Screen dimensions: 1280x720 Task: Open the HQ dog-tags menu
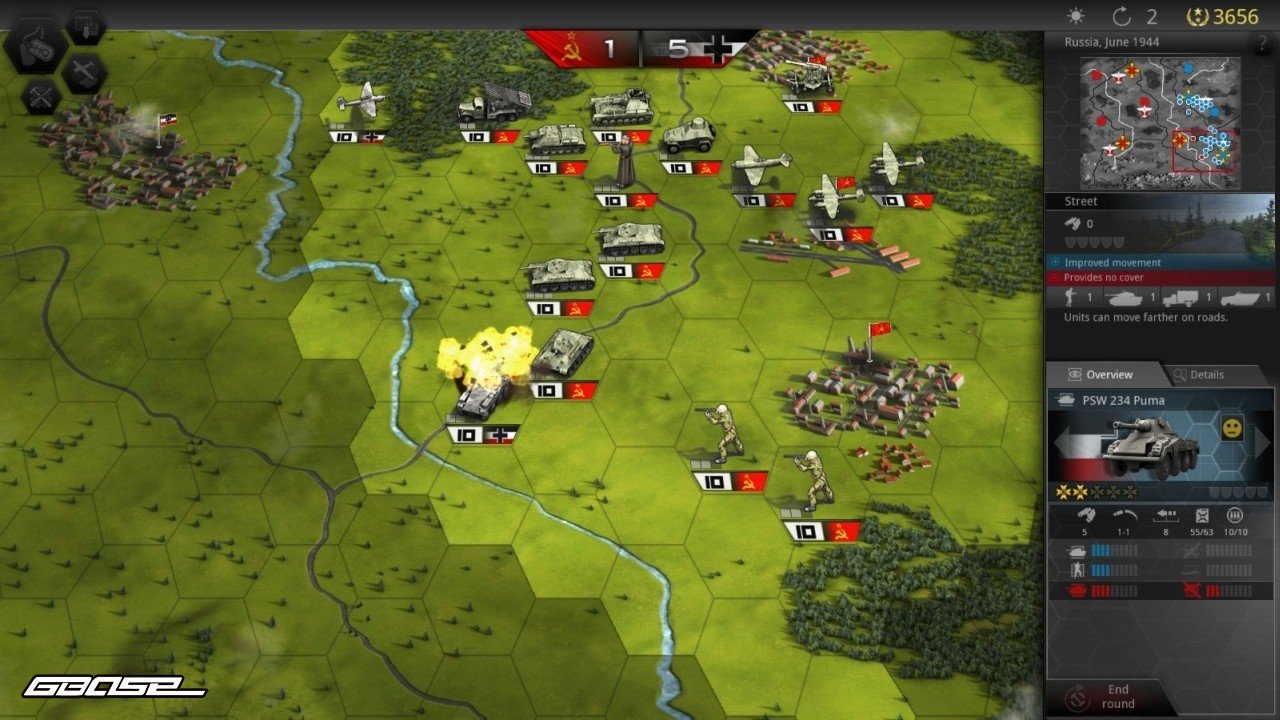coord(38,48)
